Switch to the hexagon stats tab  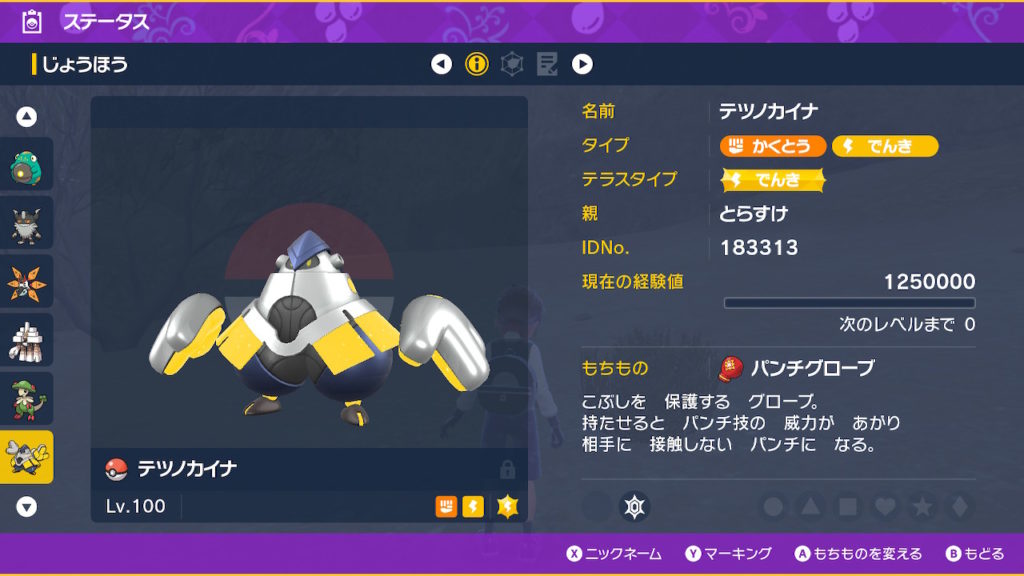pos(512,65)
